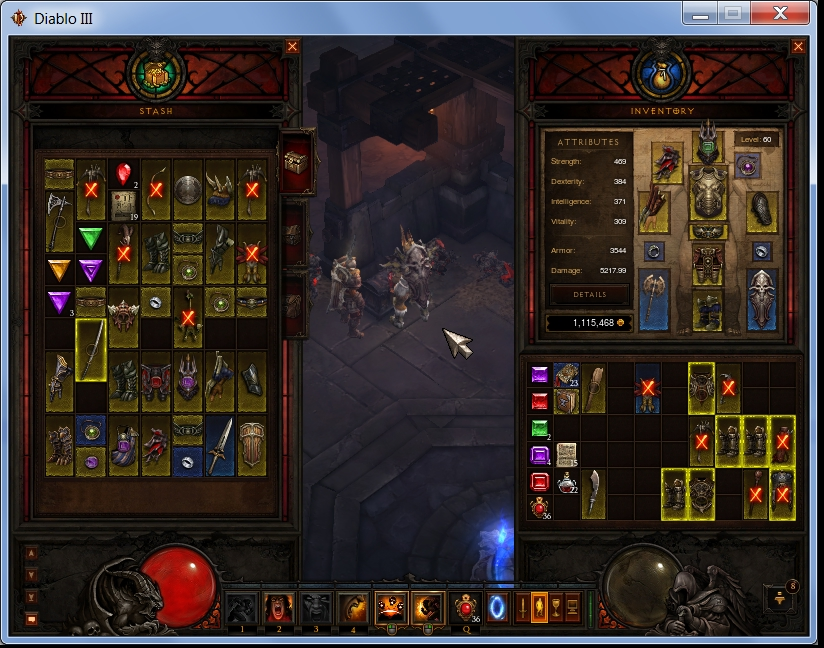Select the round shield in stash
The image size is (824, 648).
[x=188, y=189]
